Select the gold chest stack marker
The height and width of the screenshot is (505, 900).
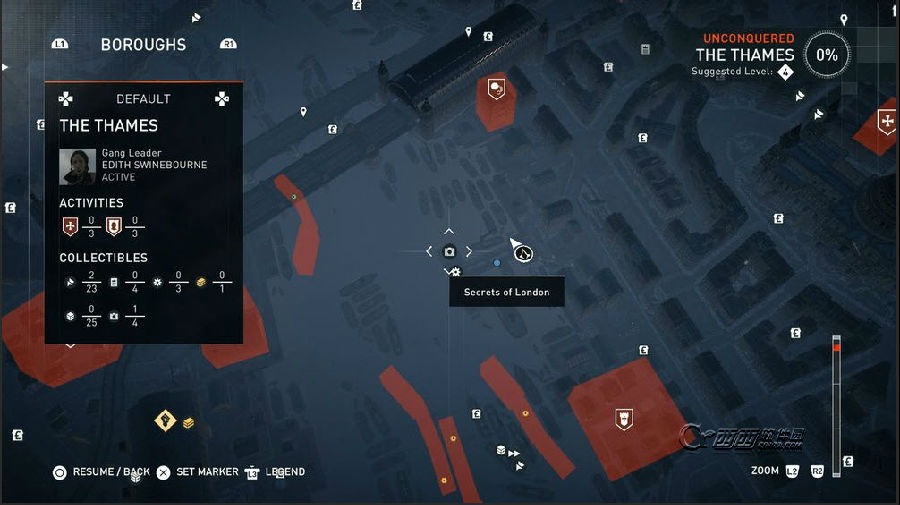point(188,423)
